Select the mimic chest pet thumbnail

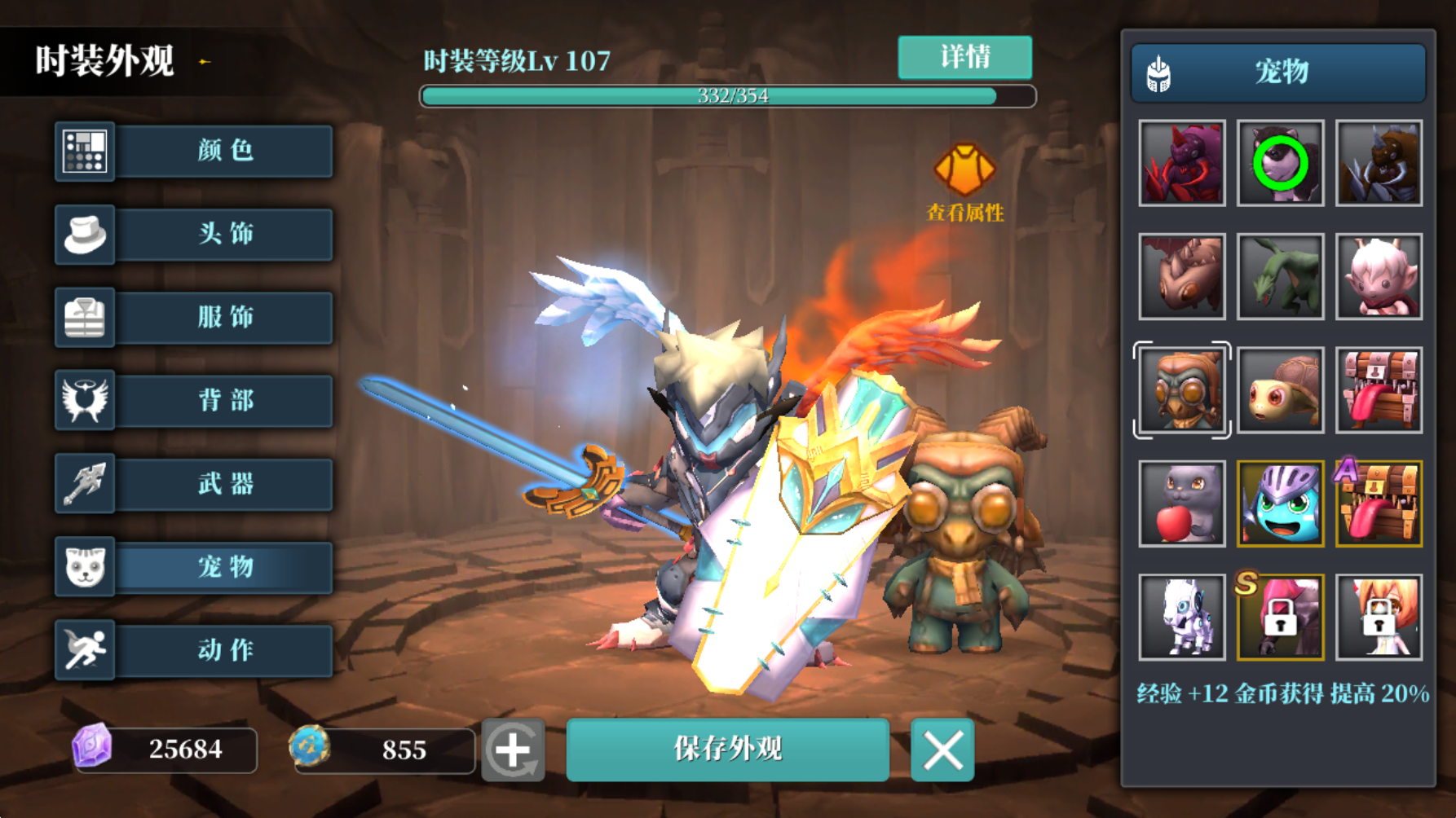tap(1378, 390)
